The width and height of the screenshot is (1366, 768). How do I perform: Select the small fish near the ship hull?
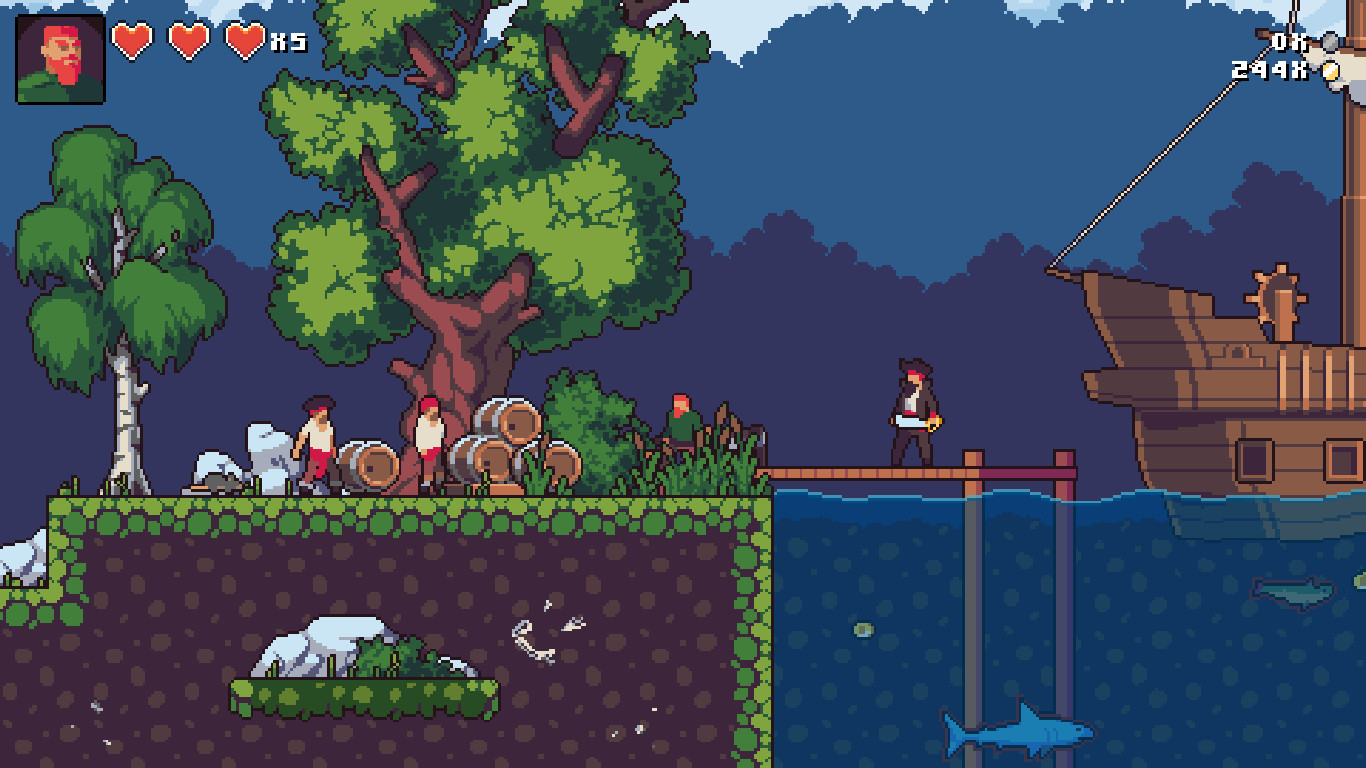coord(1293,592)
